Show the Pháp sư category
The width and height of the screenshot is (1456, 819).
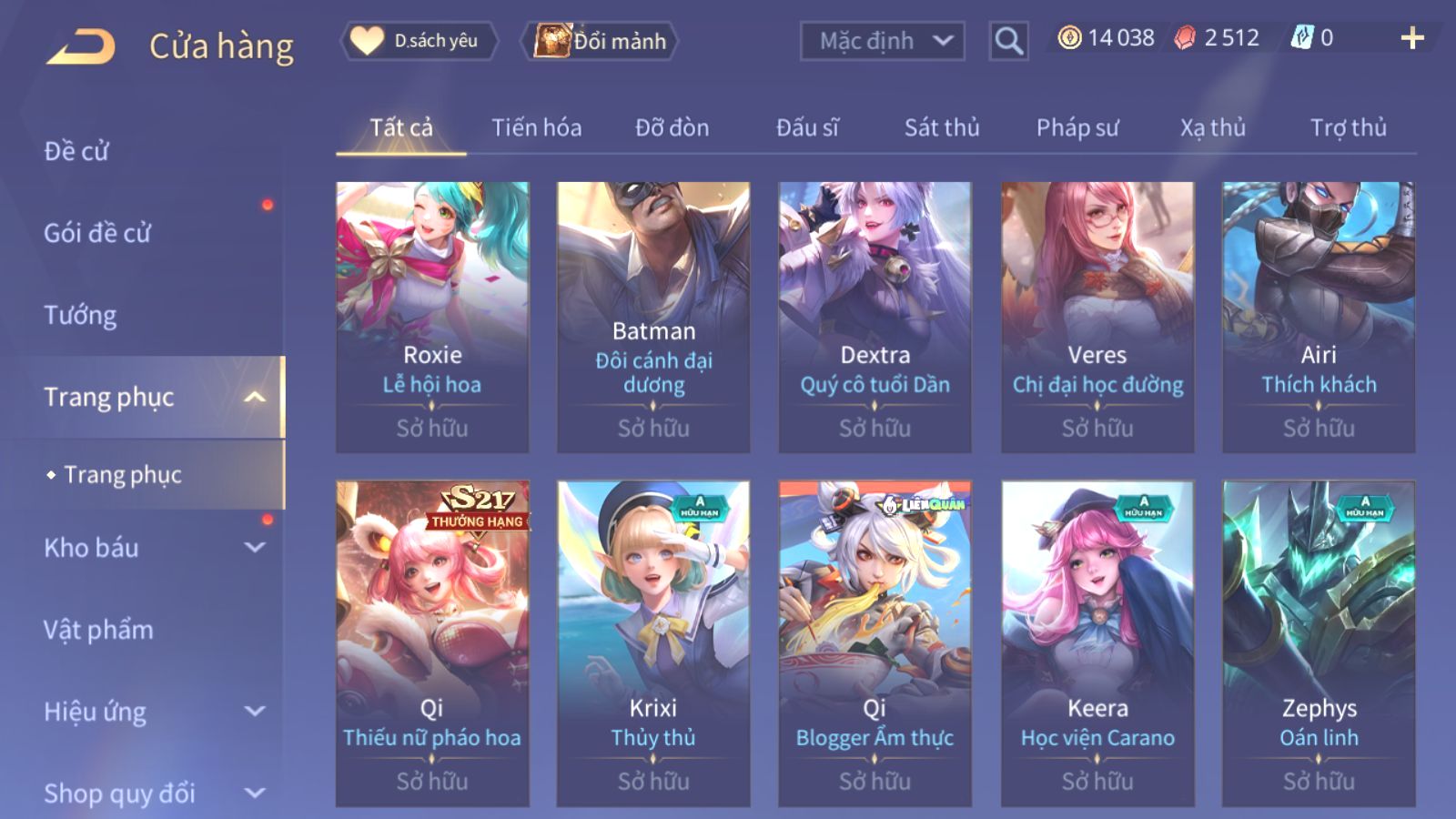pos(1077,127)
